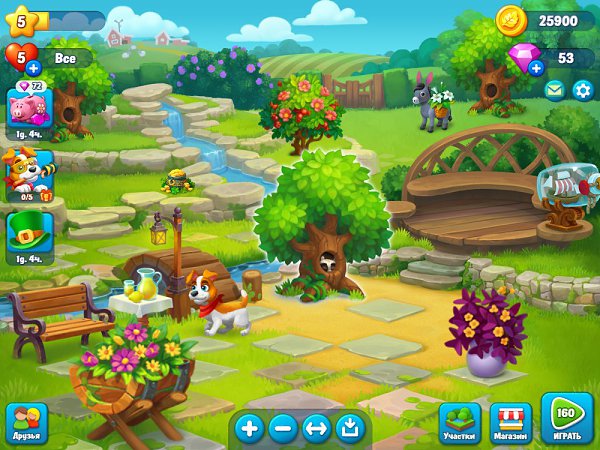Viewport: 600px width, 450px height.
Task: Click the zoom-in plus toolbar button
Action: pyautogui.click(x=249, y=429)
